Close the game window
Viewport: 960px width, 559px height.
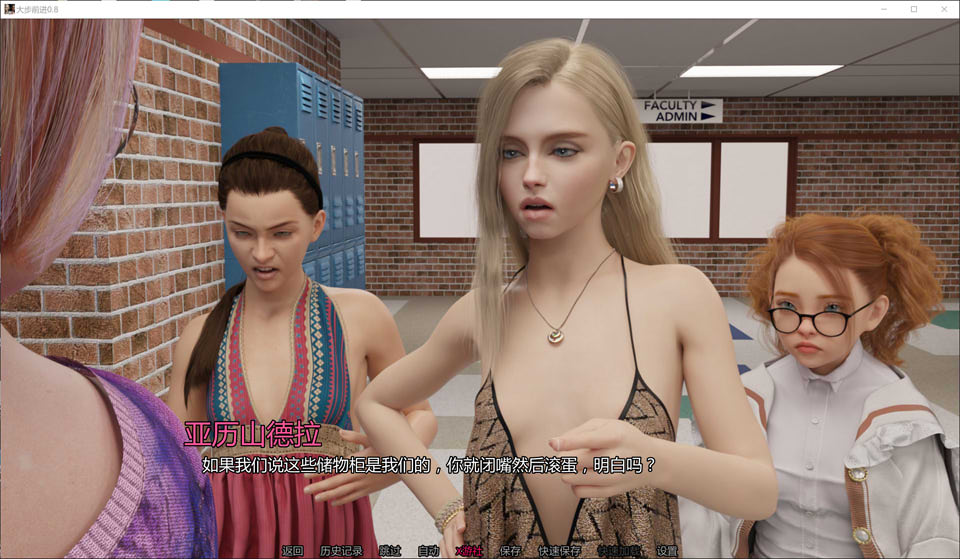tap(942, 9)
